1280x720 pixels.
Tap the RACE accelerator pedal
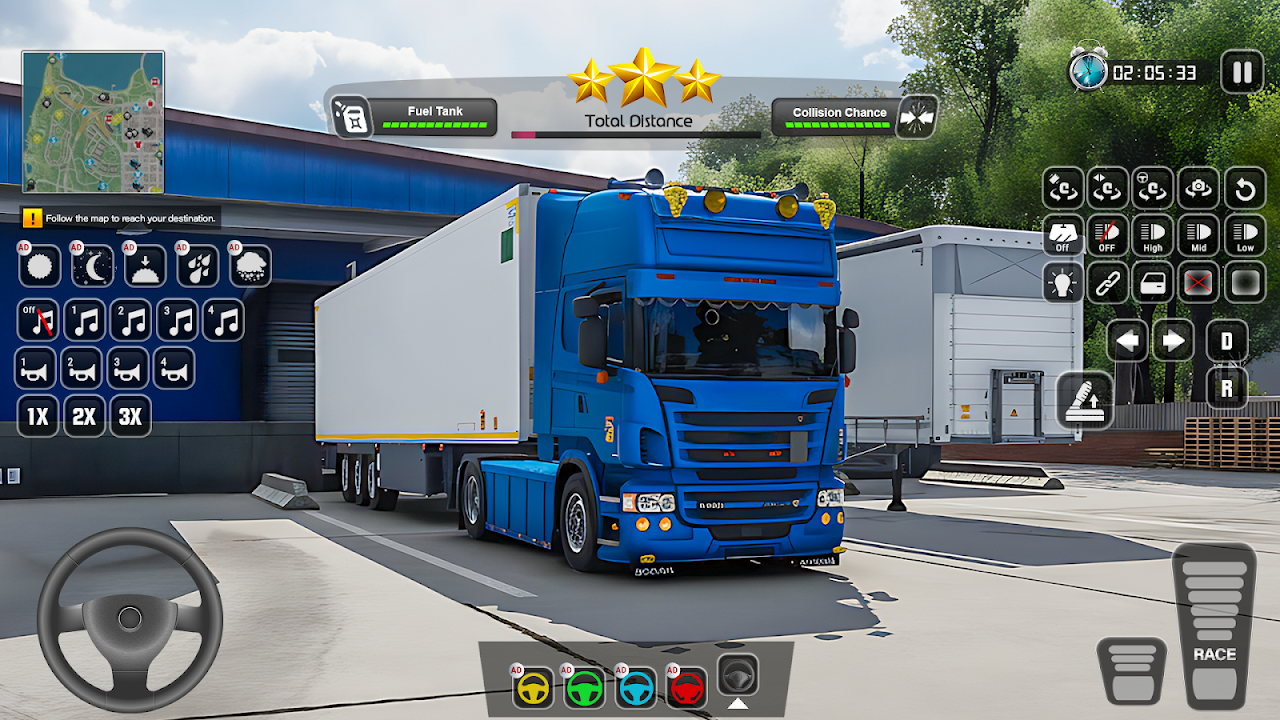(1214, 627)
